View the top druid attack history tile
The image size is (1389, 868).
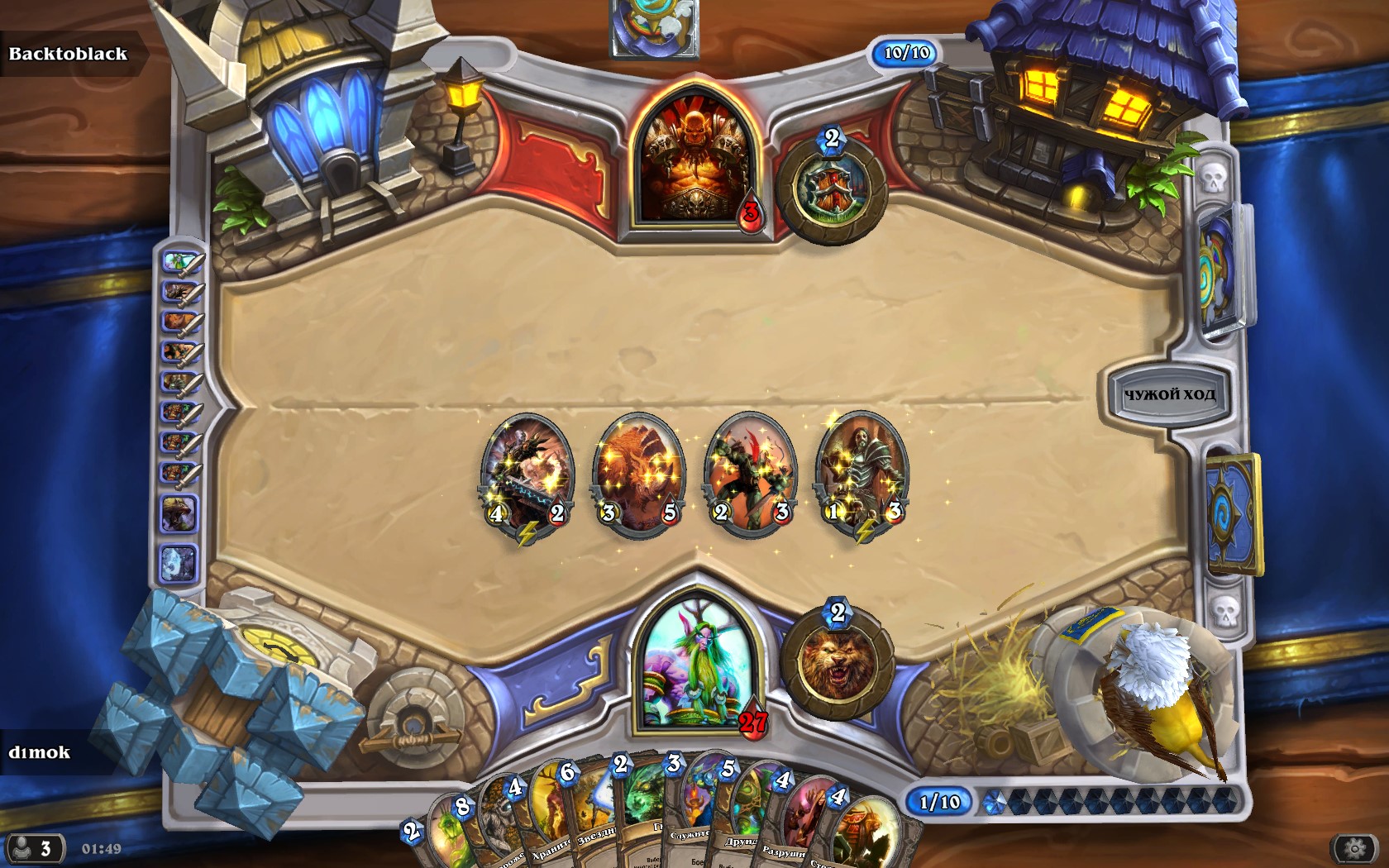pos(181,263)
